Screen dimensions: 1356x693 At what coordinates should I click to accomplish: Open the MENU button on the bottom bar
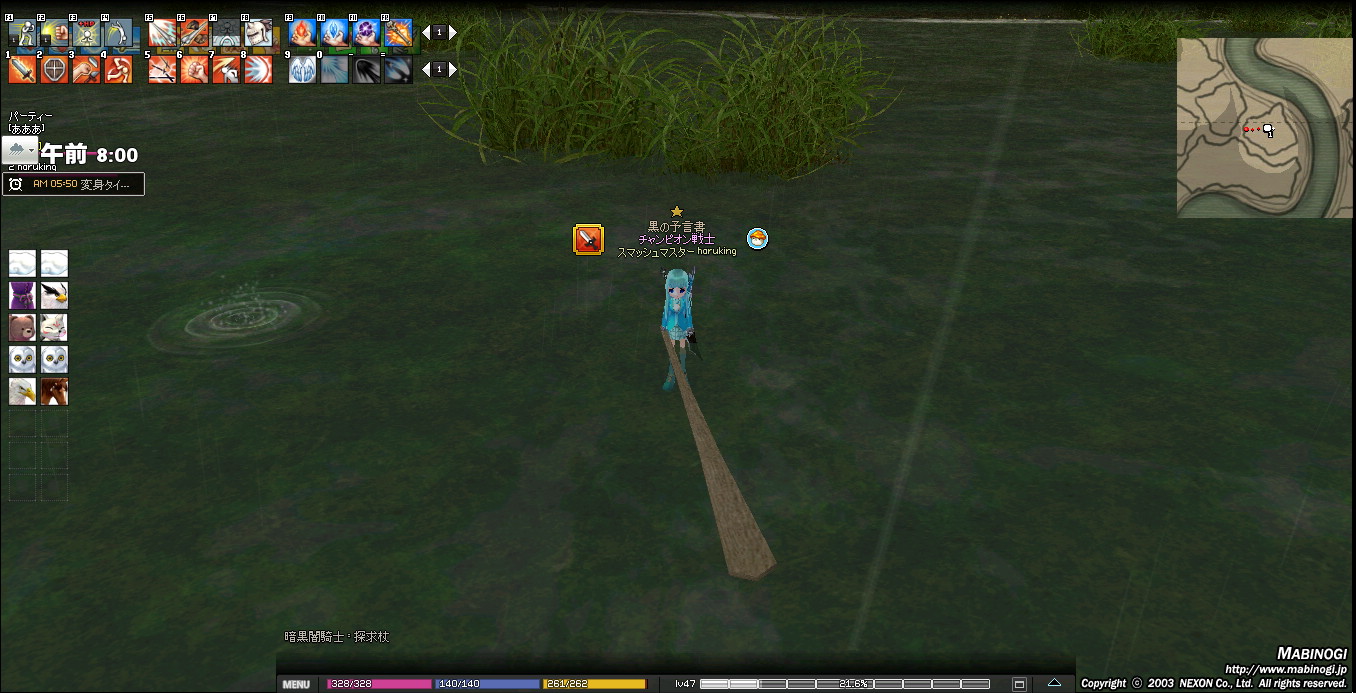295,685
